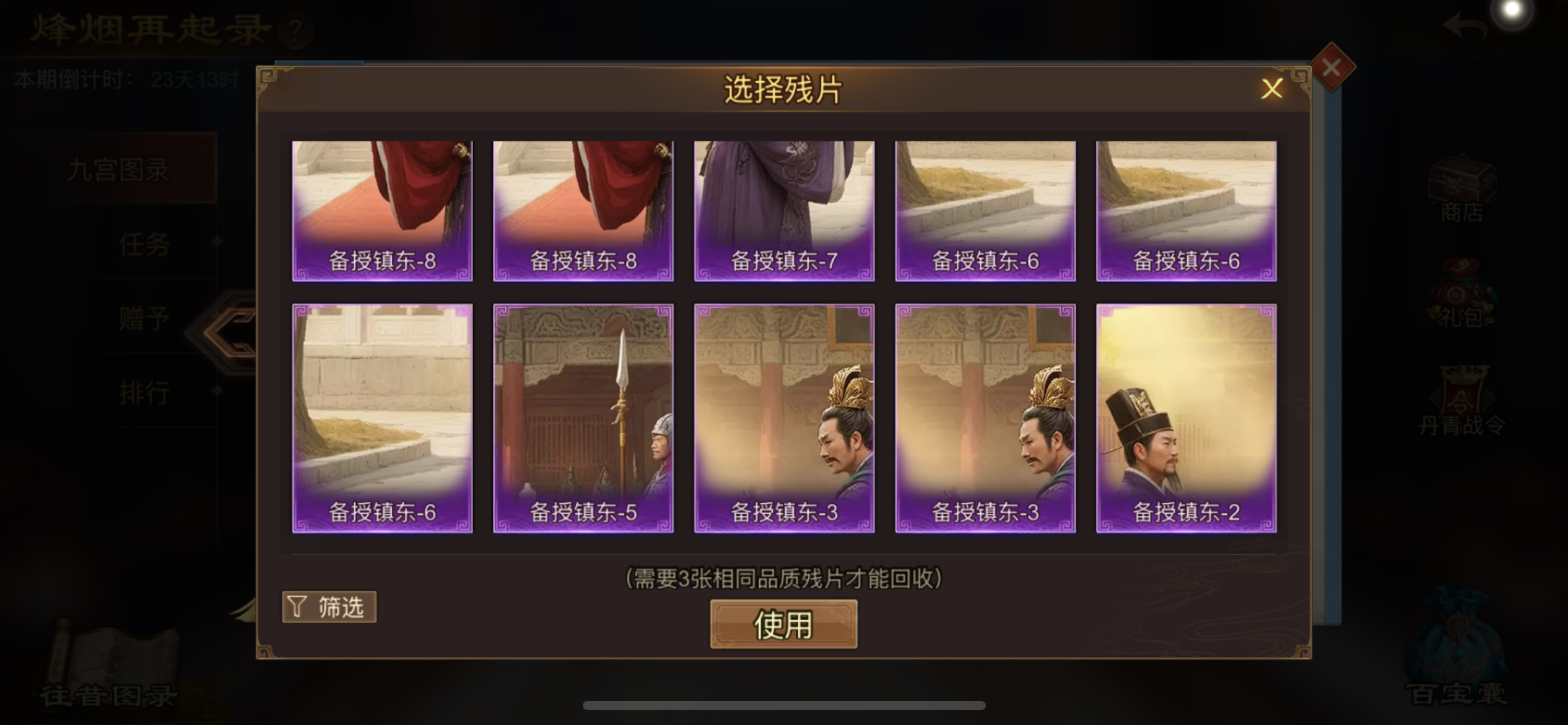
Task: Open the 筛选 filter option
Action: pos(329,607)
